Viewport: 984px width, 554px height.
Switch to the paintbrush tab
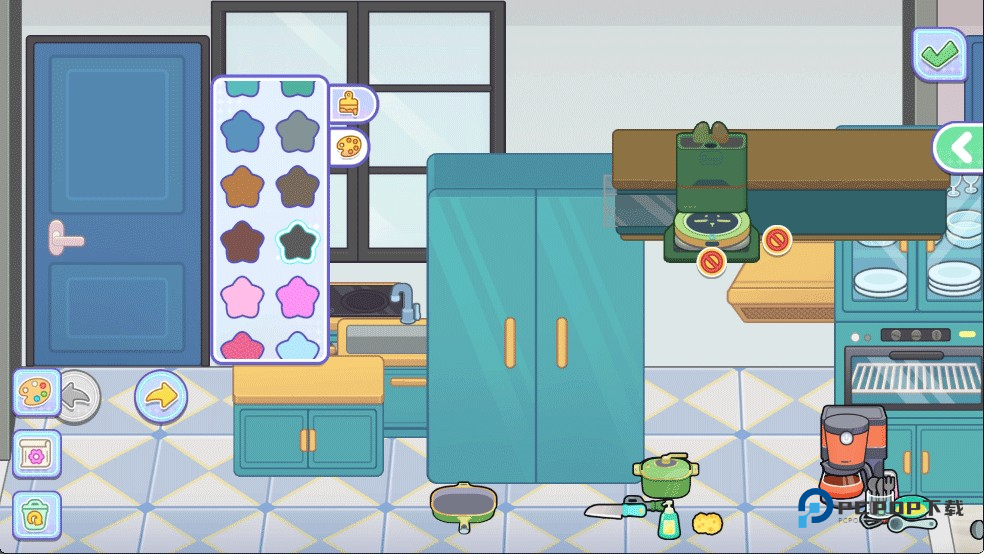(x=349, y=103)
